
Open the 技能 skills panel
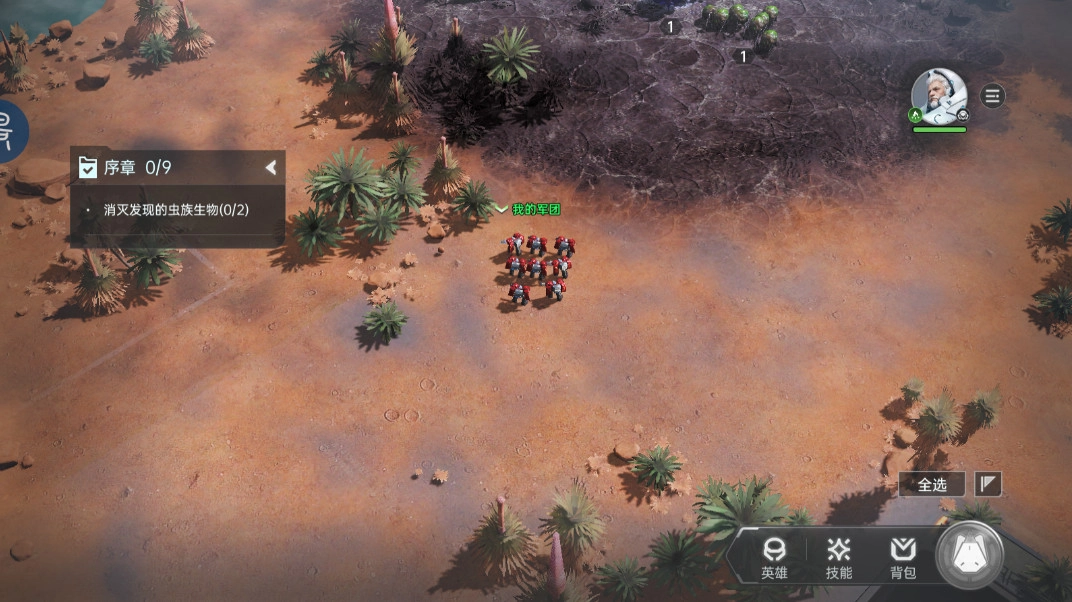(839, 558)
